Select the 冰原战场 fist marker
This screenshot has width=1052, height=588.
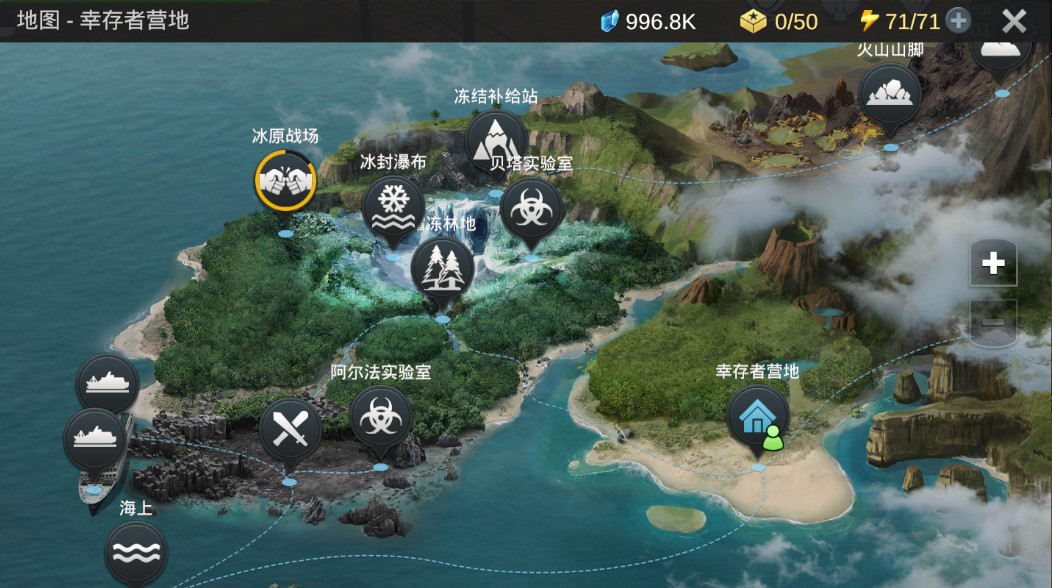[x=285, y=180]
